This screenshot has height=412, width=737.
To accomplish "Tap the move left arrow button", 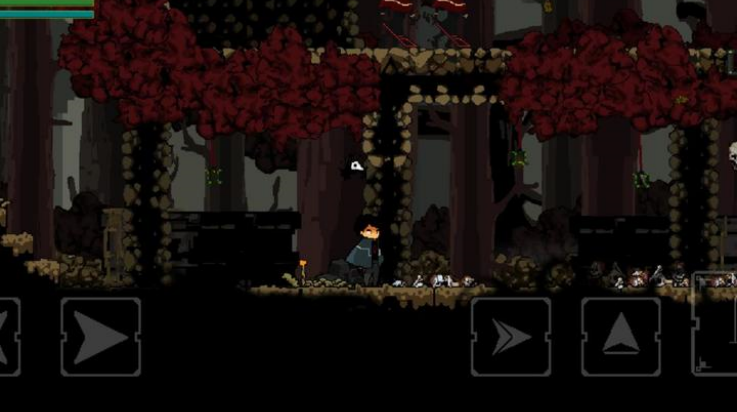I will (x=8, y=337).
